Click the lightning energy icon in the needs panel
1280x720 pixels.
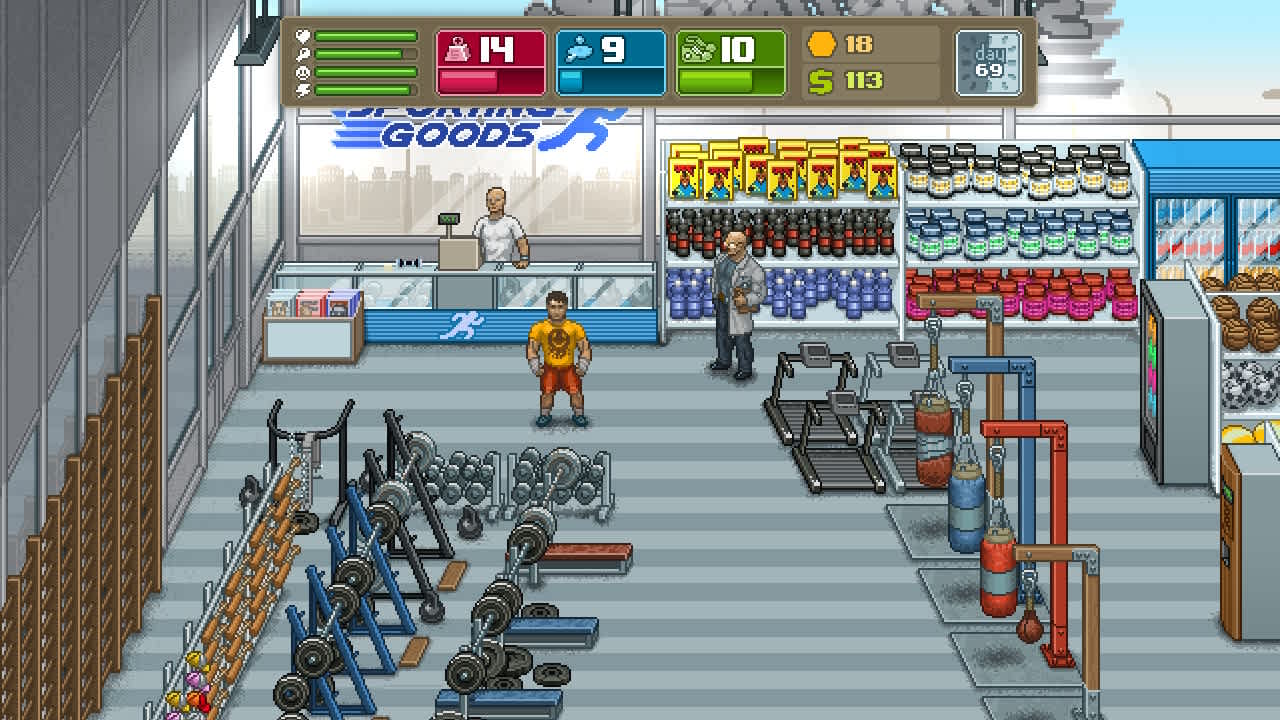click(303, 89)
